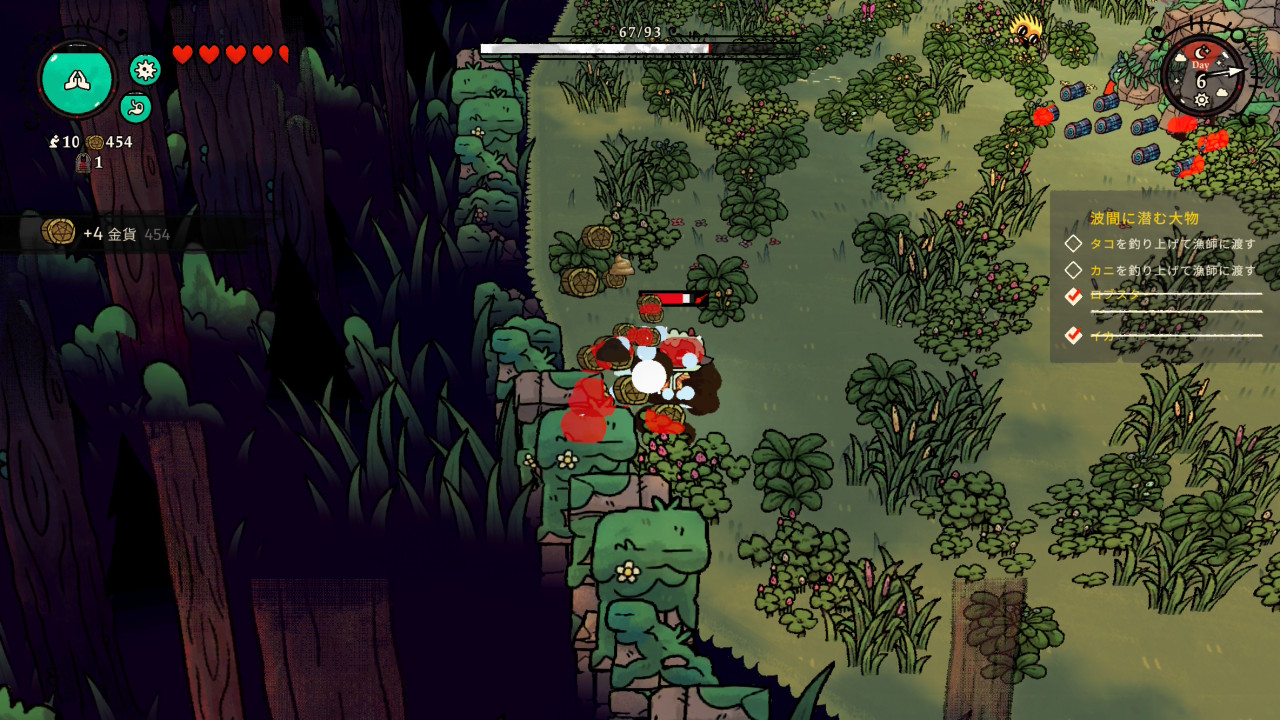The image size is (1280, 720).
Task: Open the 波間に潜む大物 quest tracker title
Action: [1143, 218]
